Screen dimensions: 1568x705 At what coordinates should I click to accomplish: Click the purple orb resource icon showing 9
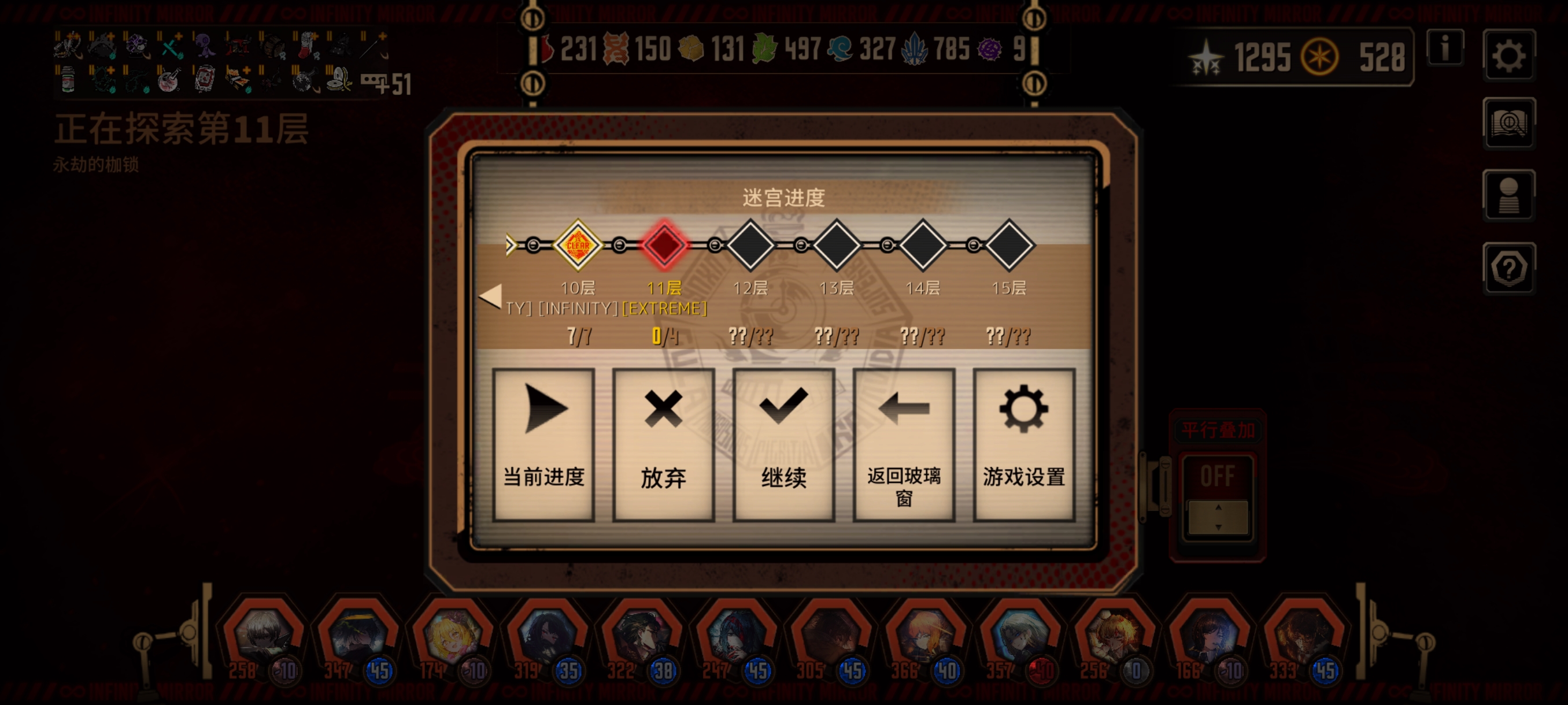coord(990,50)
